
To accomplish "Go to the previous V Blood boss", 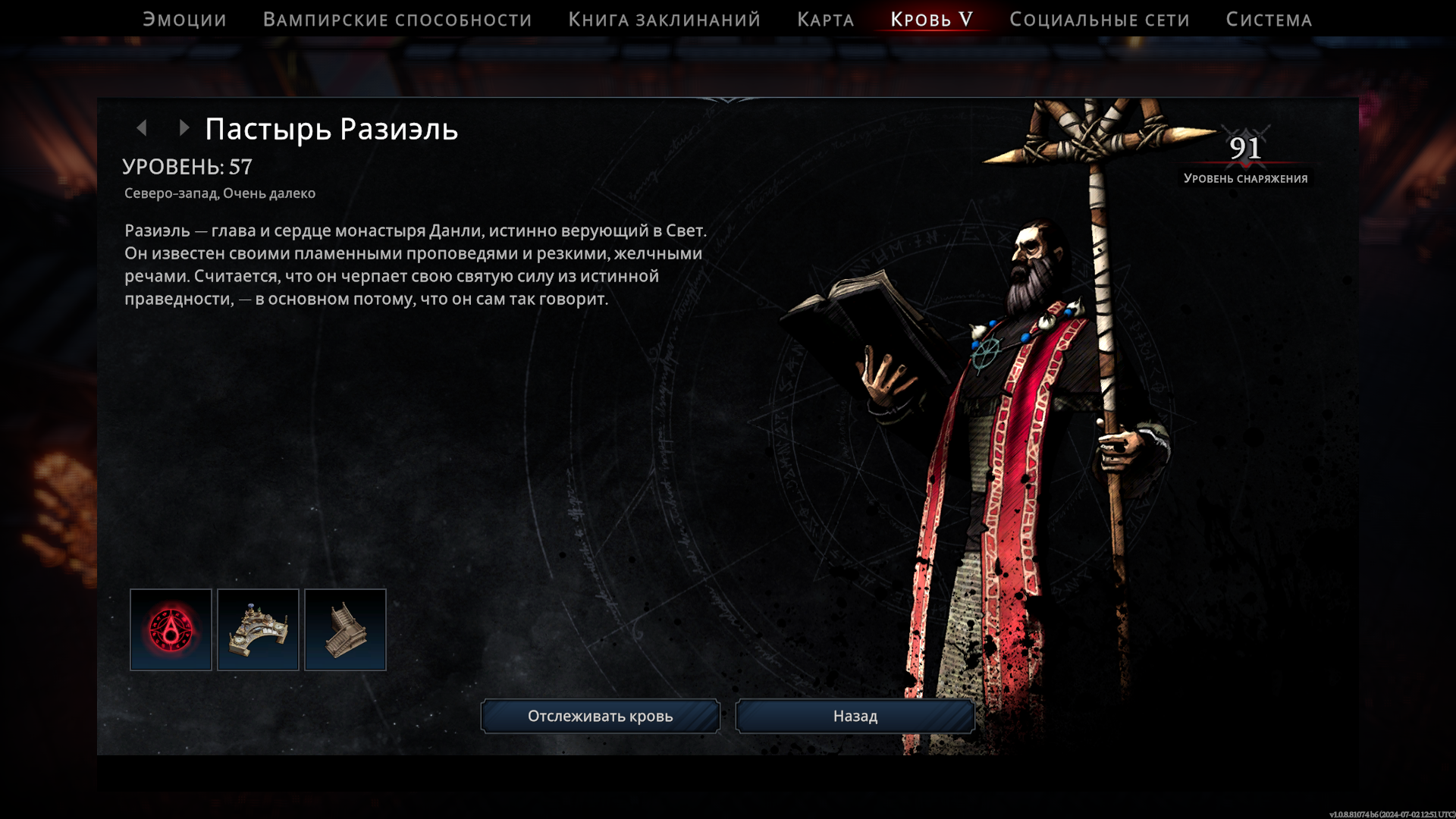I will (142, 128).
